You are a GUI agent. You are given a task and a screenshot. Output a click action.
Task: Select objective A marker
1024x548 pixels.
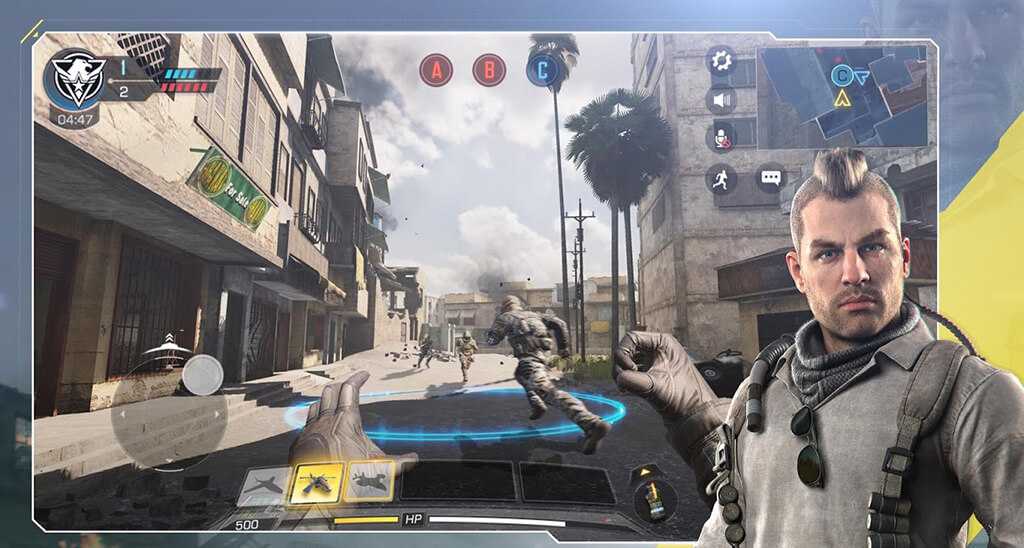tap(436, 70)
